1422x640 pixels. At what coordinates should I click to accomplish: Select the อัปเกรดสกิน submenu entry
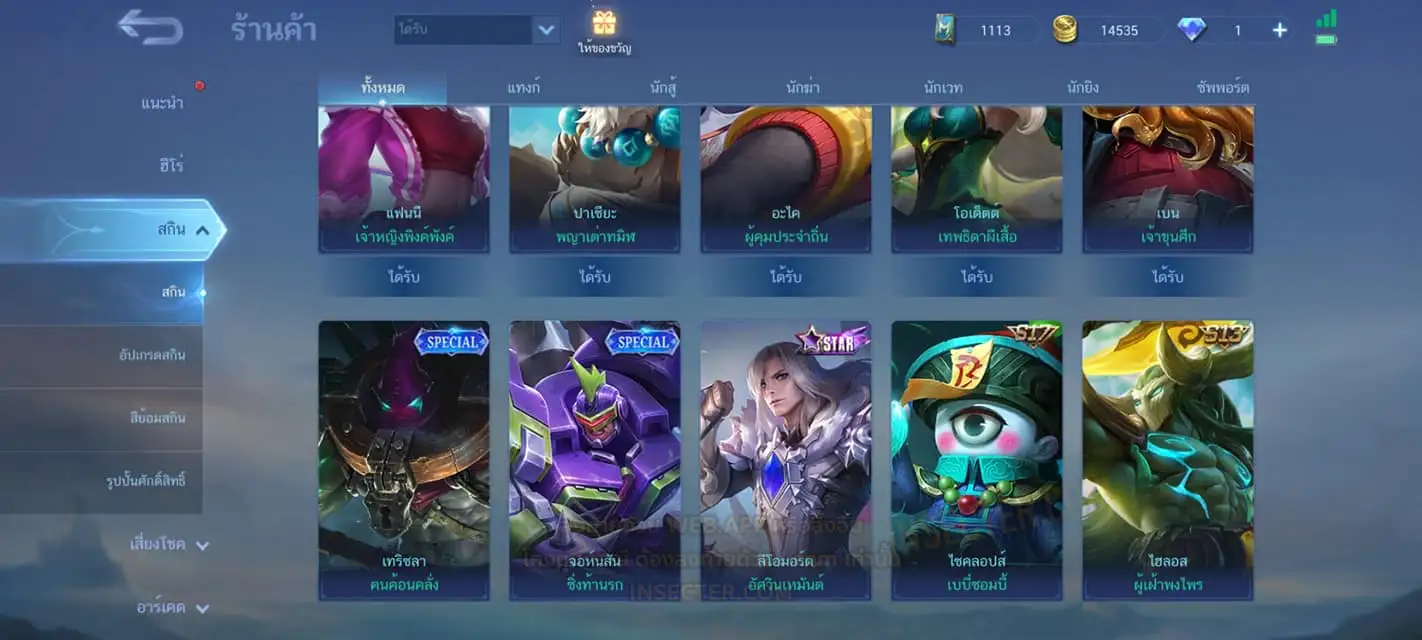[x=150, y=355]
